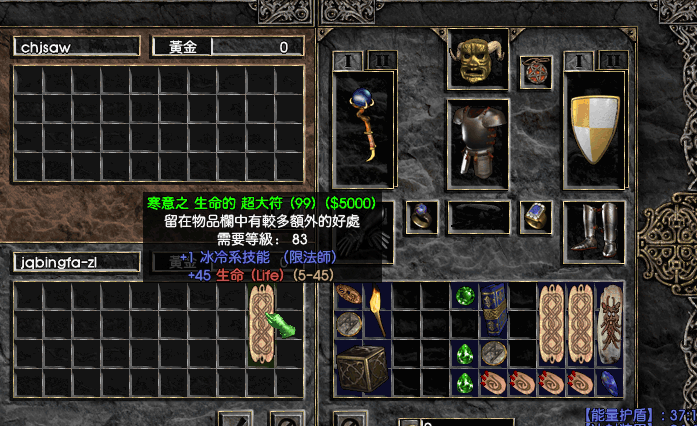
Task: Select the white and yellow shield
Action: point(594,128)
